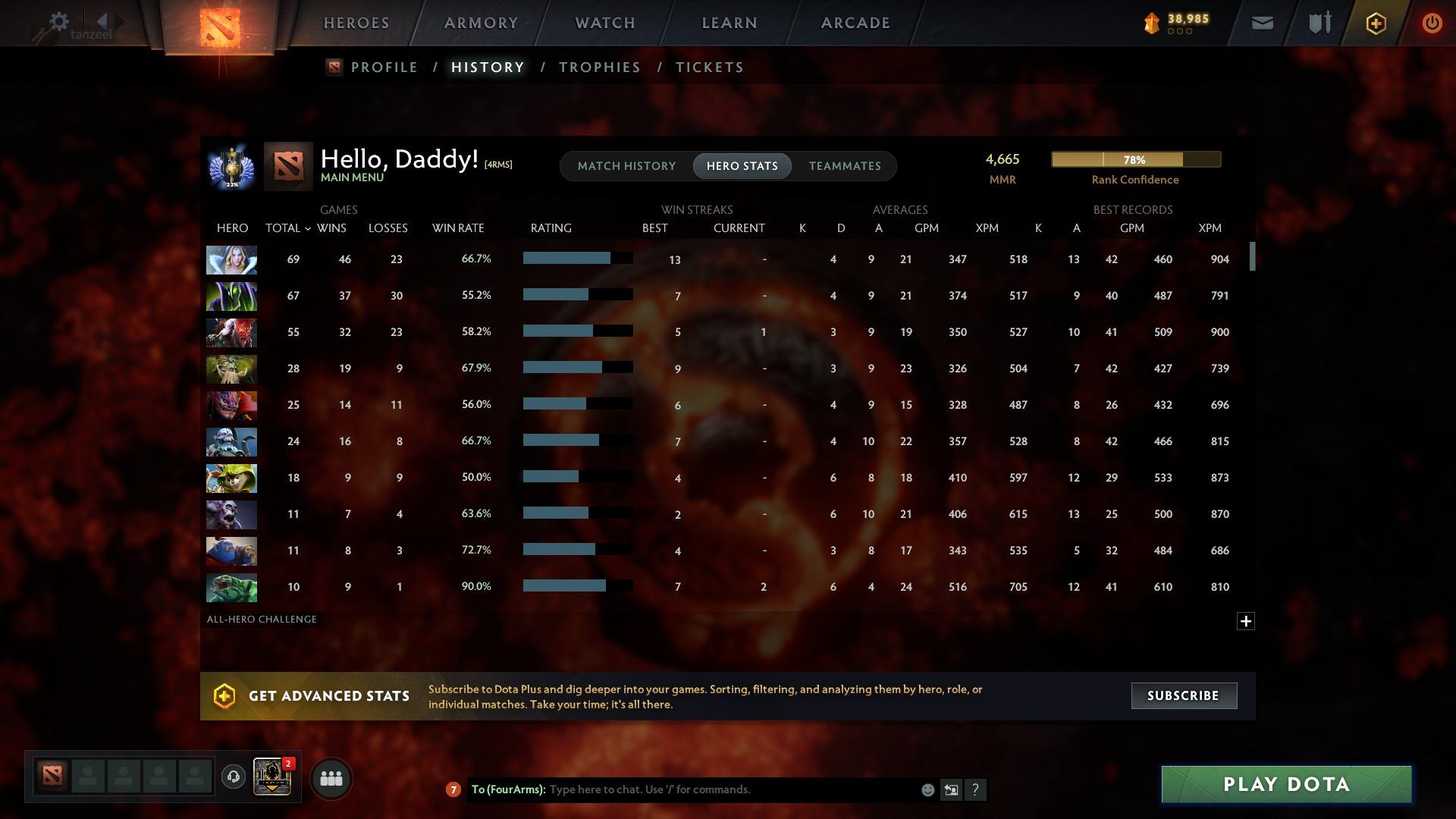Open the TROPHIES page

point(599,67)
